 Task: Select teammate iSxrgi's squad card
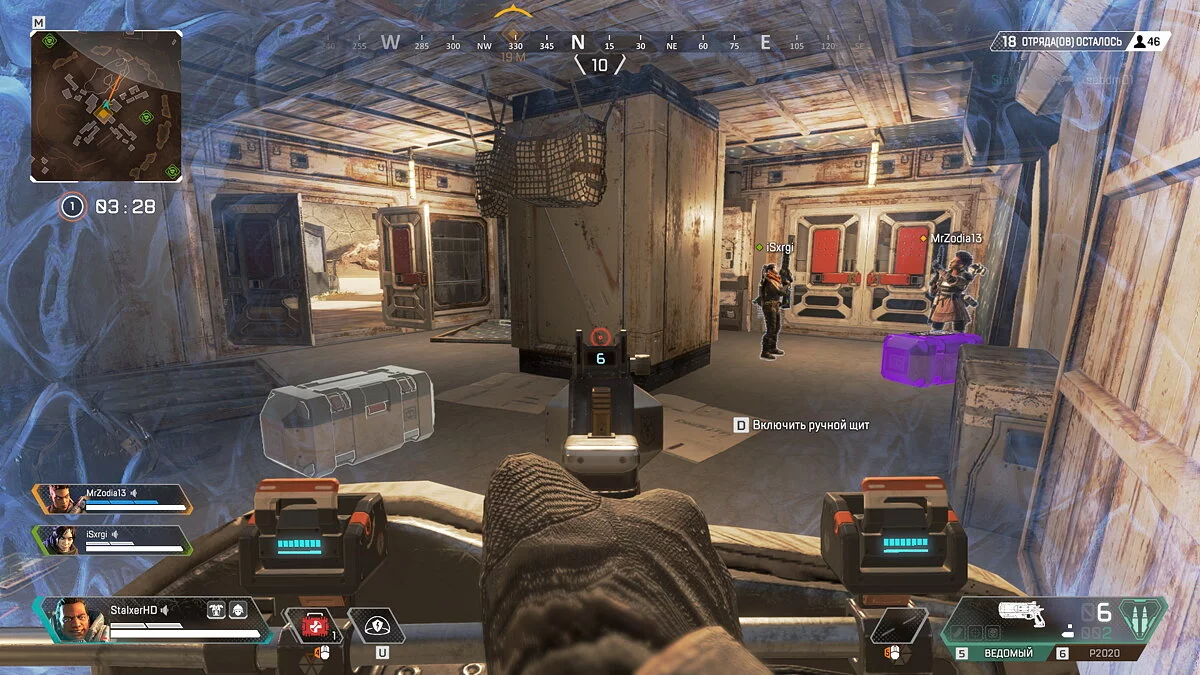click(x=112, y=539)
